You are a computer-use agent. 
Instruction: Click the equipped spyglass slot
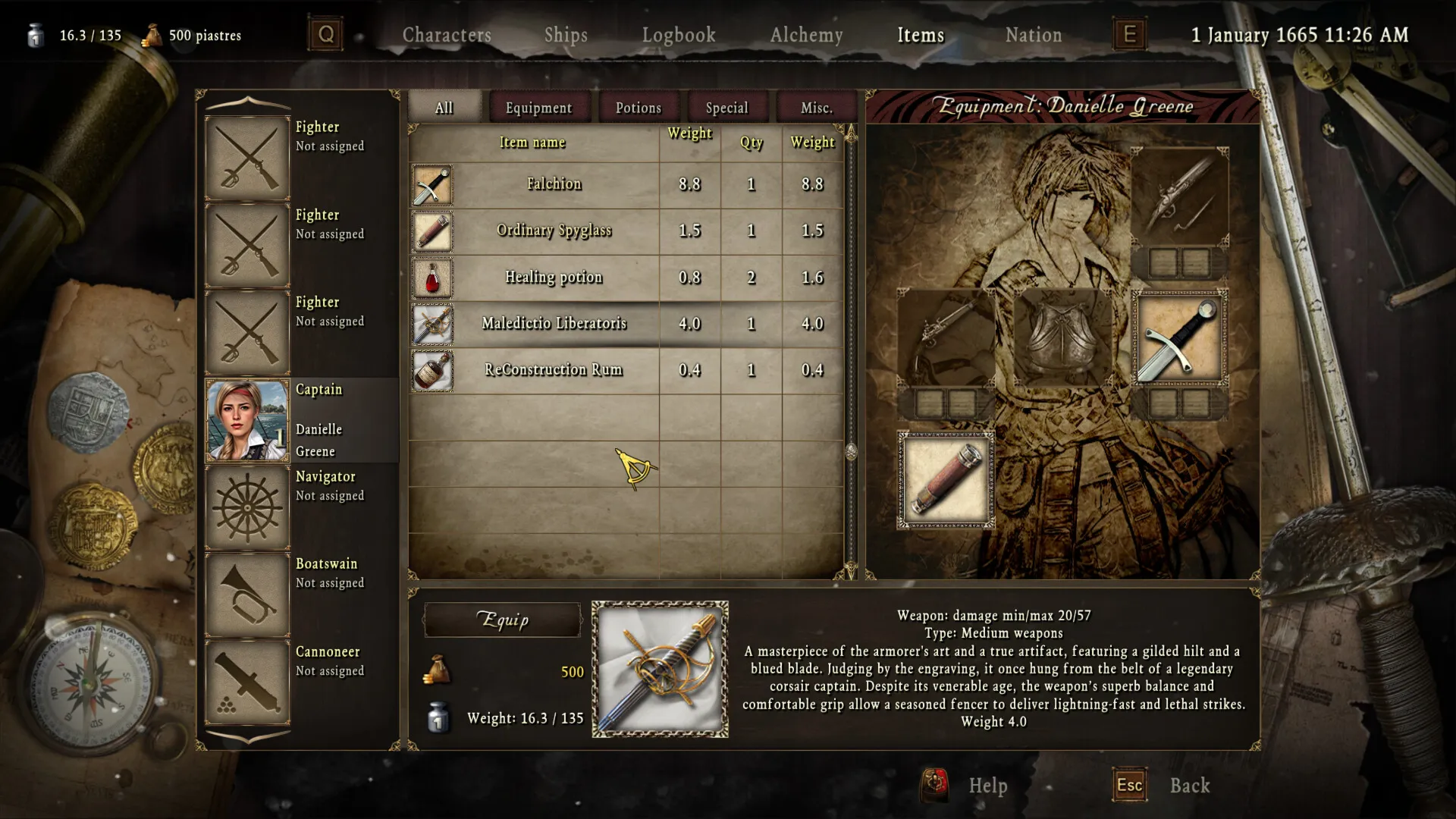click(946, 480)
